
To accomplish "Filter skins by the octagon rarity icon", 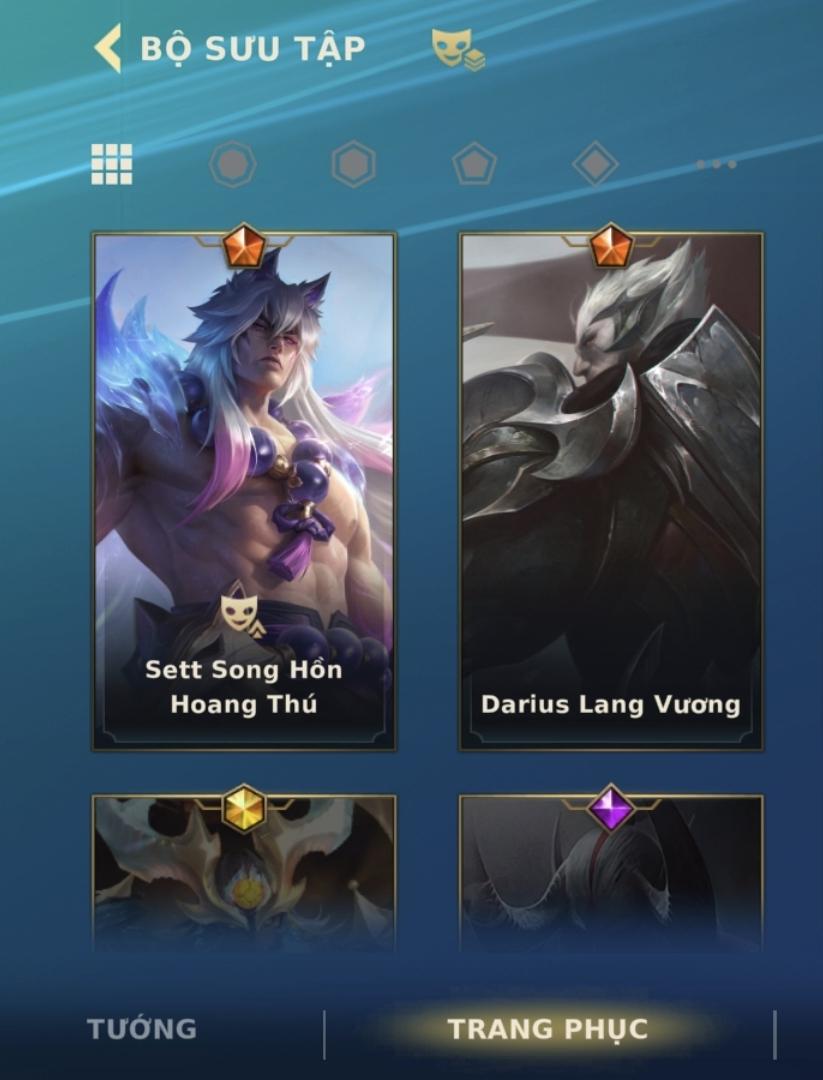I will point(232,164).
